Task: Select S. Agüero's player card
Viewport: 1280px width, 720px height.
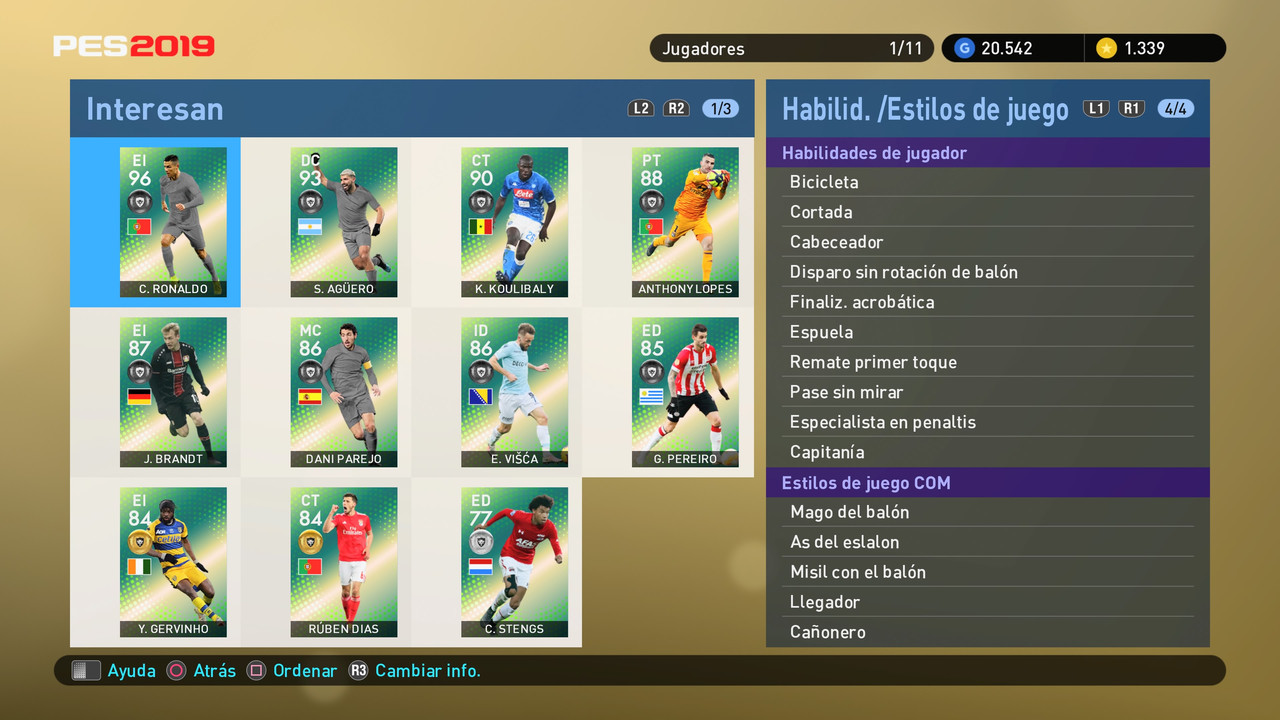Action: point(344,222)
